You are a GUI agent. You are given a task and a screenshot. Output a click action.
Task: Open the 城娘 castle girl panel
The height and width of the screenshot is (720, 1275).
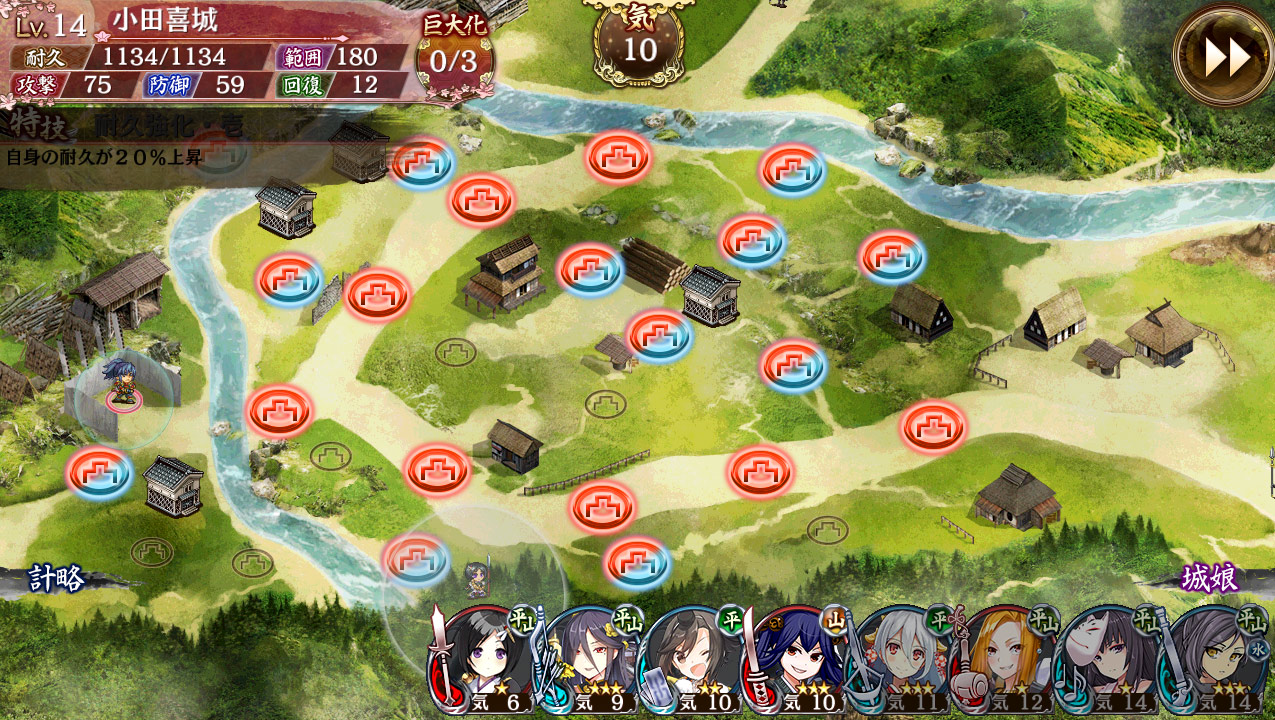click(1209, 578)
